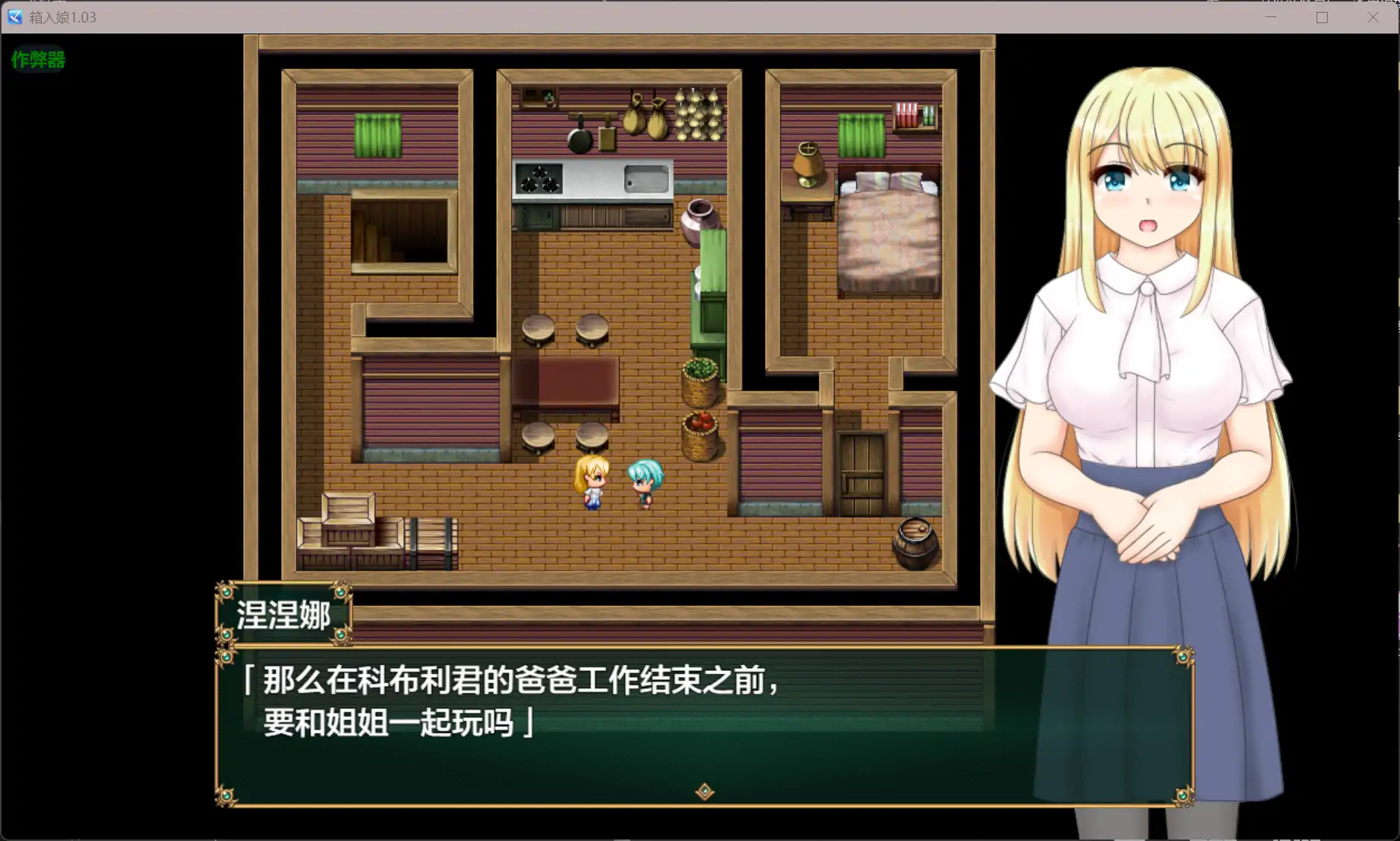This screenshot has height=841, width=1400.
Task: Click the bookshelf in the bedroom
Action: pyautogui.click(x=914, y=116)
